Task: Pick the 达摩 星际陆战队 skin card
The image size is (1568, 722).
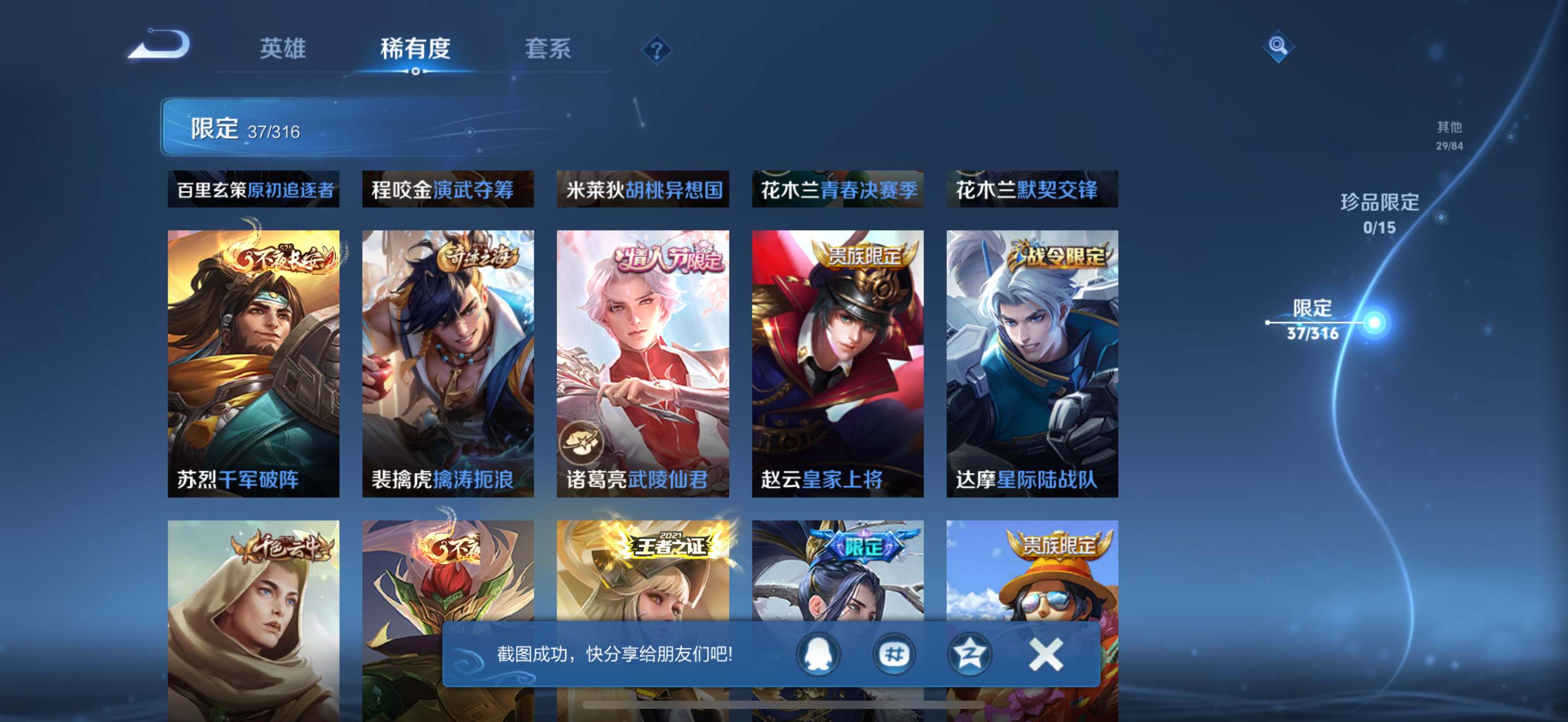Action: [1032, 363]
